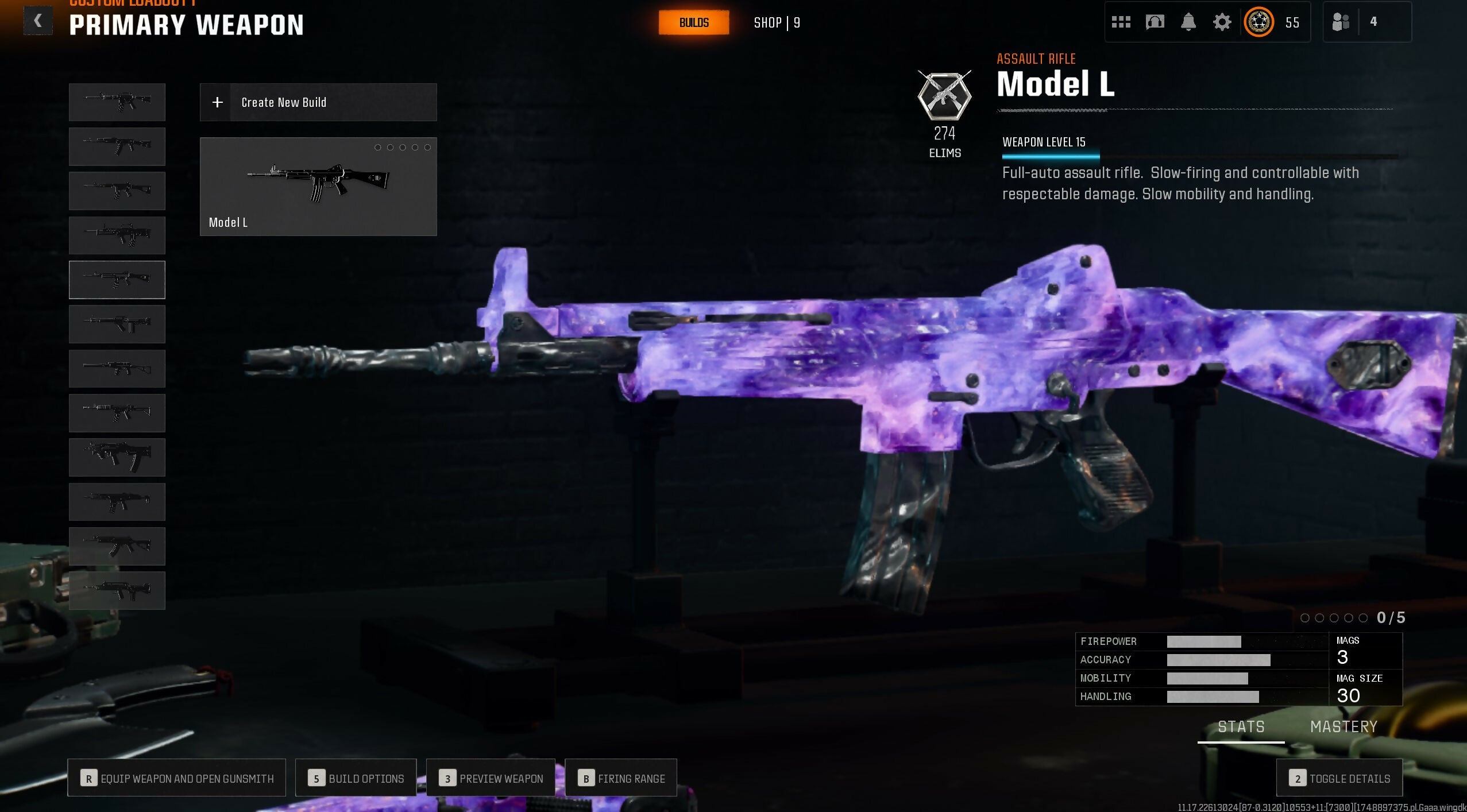Go back with the top-left arrow

[38, 21]
